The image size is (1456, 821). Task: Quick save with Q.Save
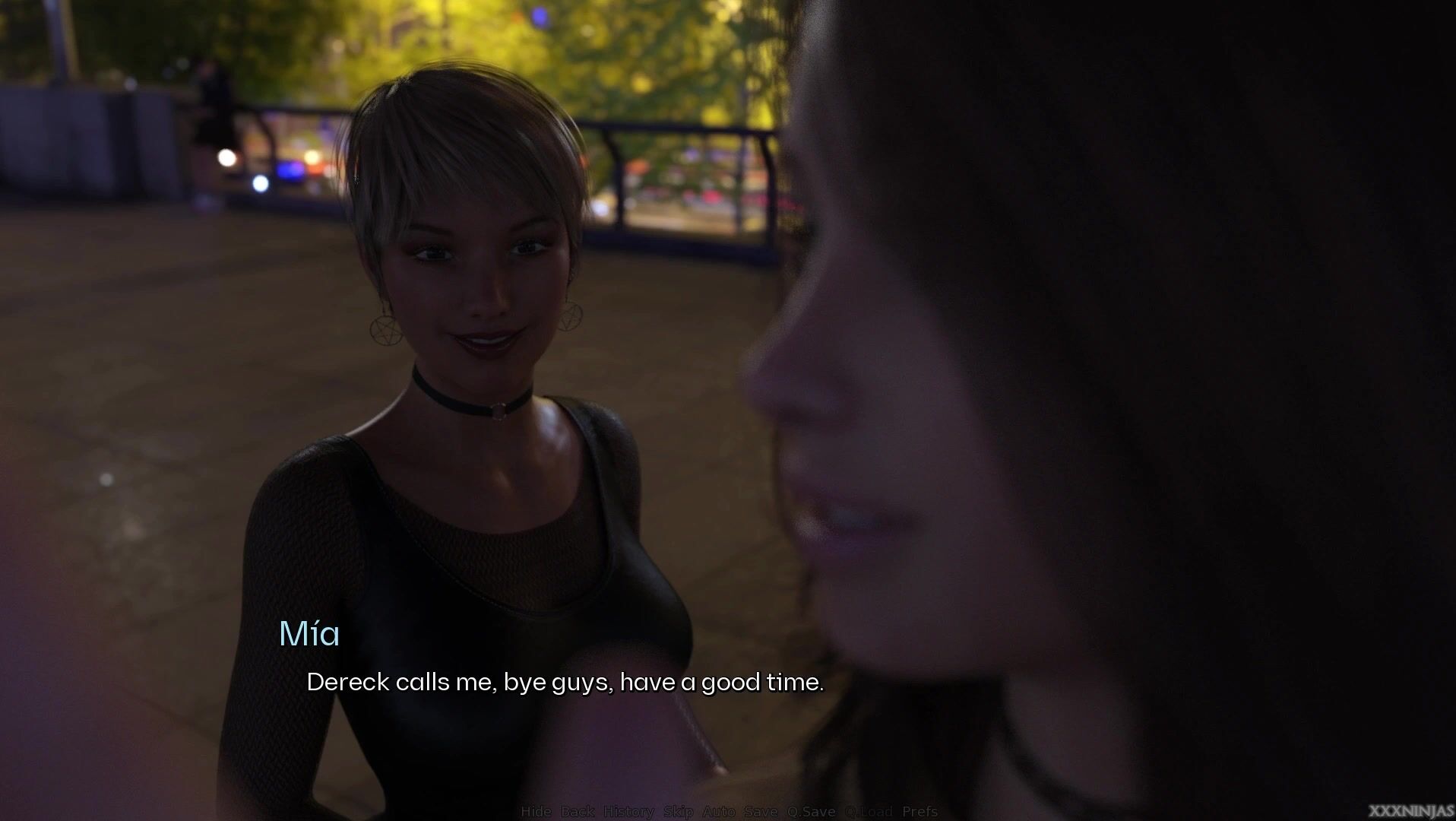point(811,812)
